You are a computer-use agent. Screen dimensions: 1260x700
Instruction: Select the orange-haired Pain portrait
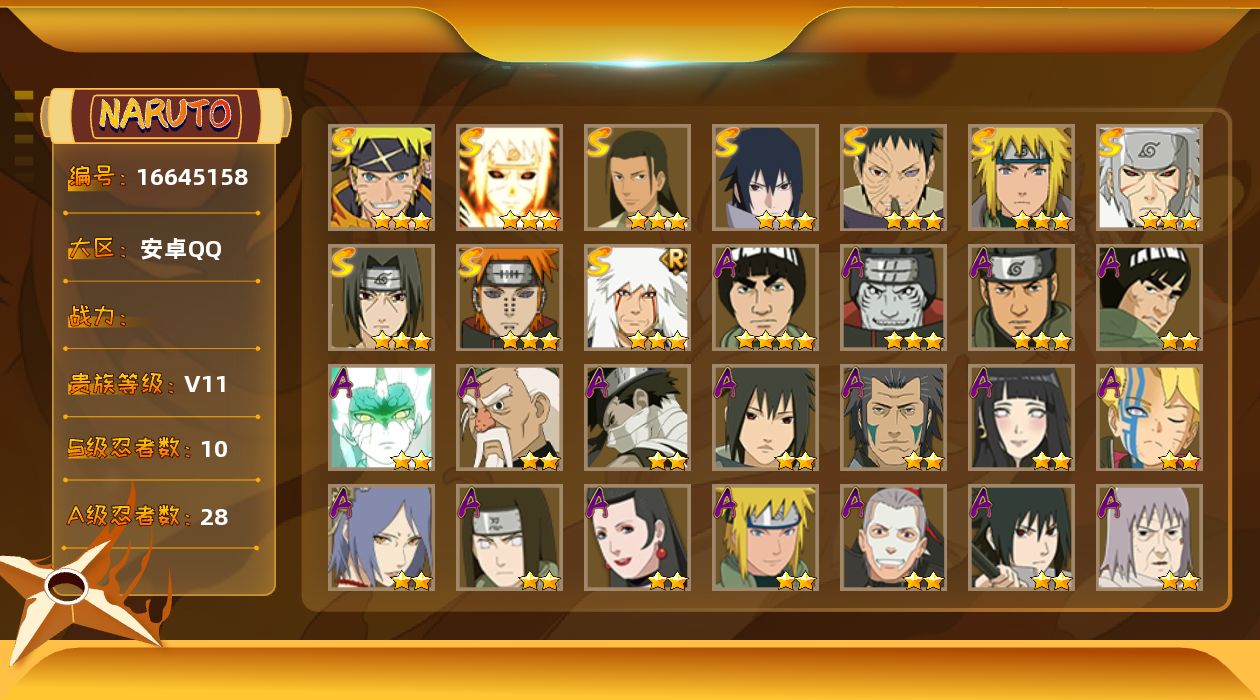[509, 298]
